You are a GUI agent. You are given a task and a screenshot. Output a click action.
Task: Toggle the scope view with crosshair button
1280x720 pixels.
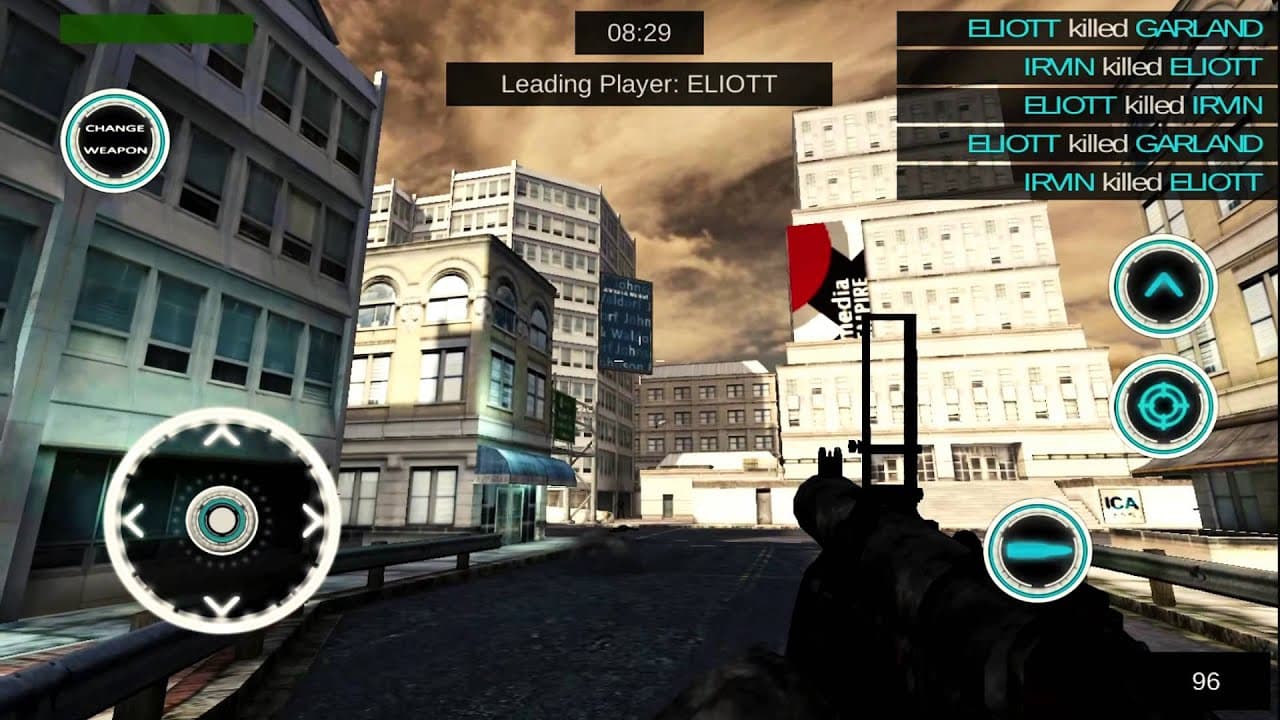coord(1165,405)
